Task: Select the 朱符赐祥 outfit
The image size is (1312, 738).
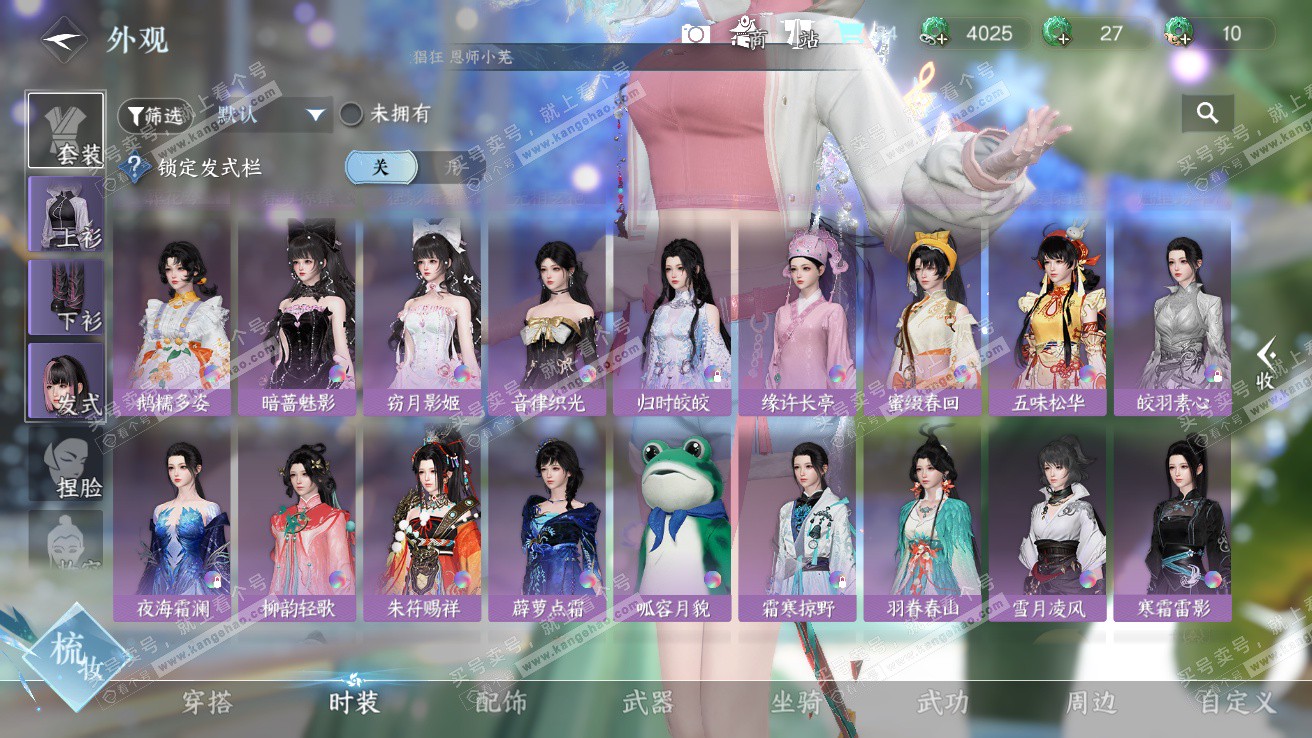Action: click(424, 523)
